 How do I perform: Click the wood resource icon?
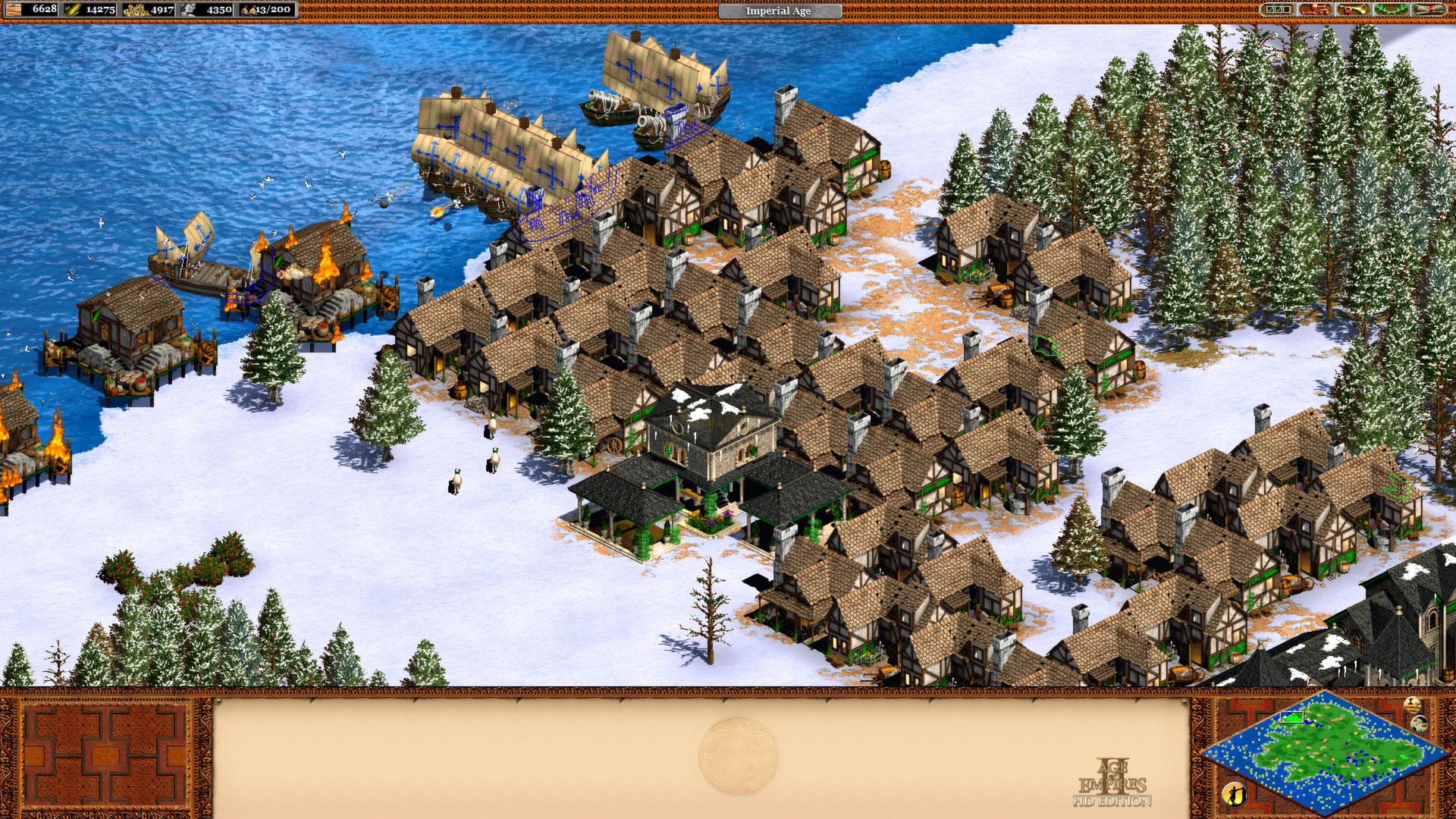(x=14, y=10)
